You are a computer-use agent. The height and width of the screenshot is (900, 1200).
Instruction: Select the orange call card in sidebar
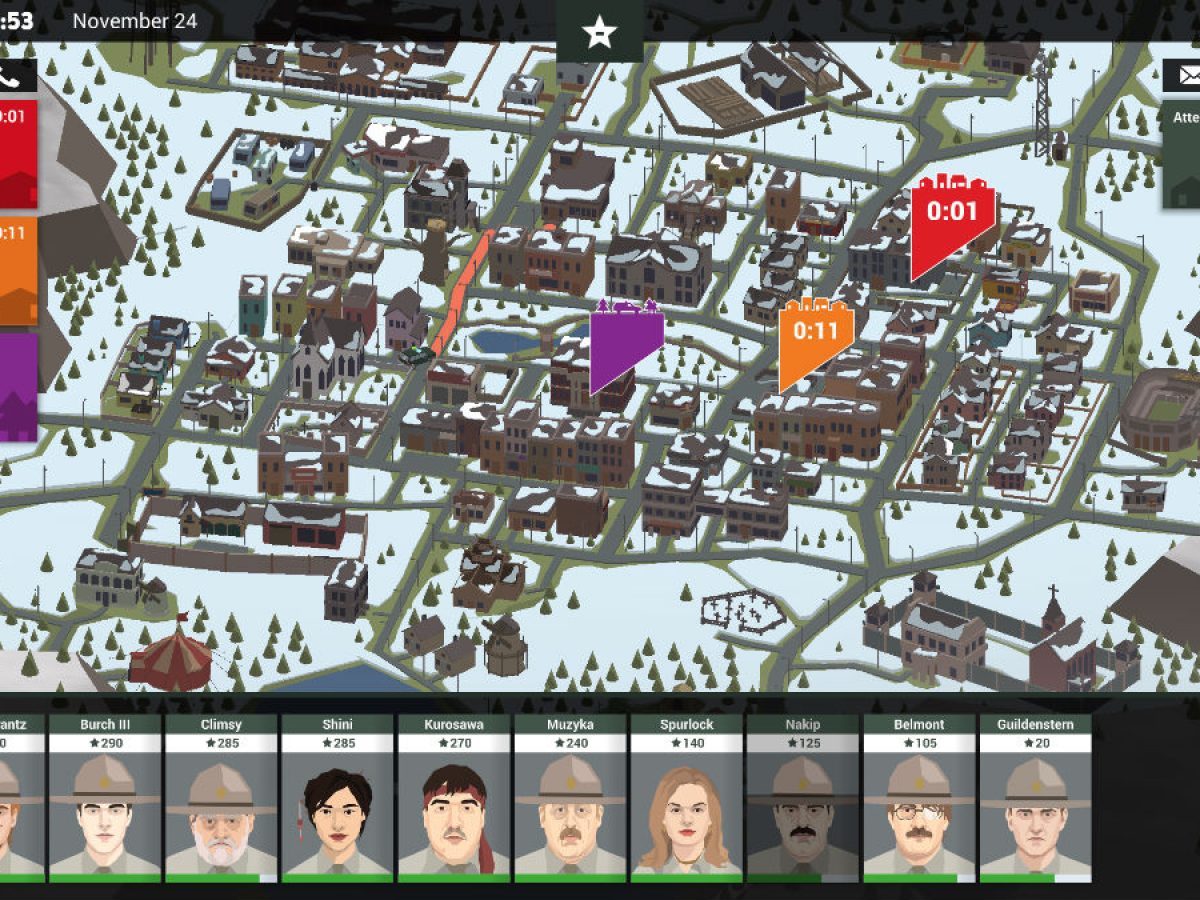click(17, 270)
